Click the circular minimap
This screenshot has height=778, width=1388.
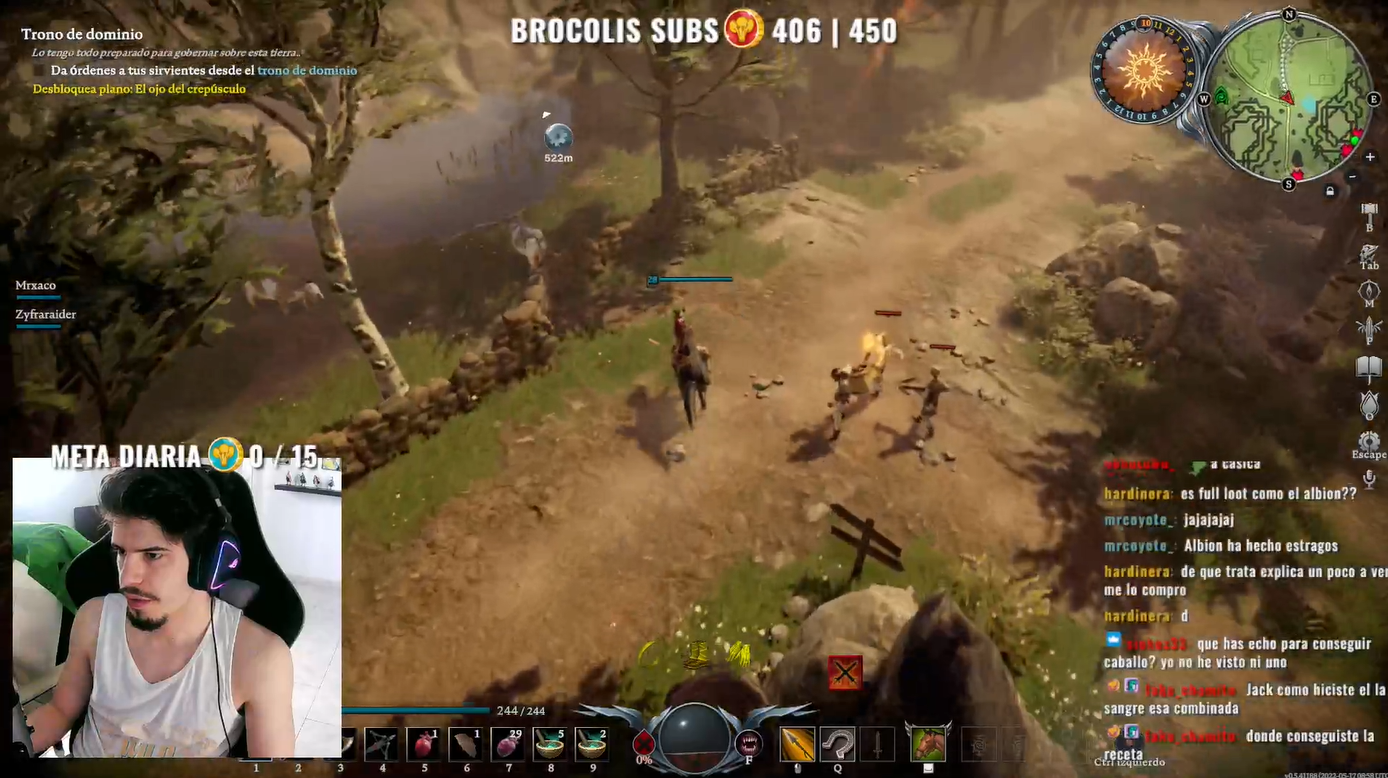point(1288,98)
